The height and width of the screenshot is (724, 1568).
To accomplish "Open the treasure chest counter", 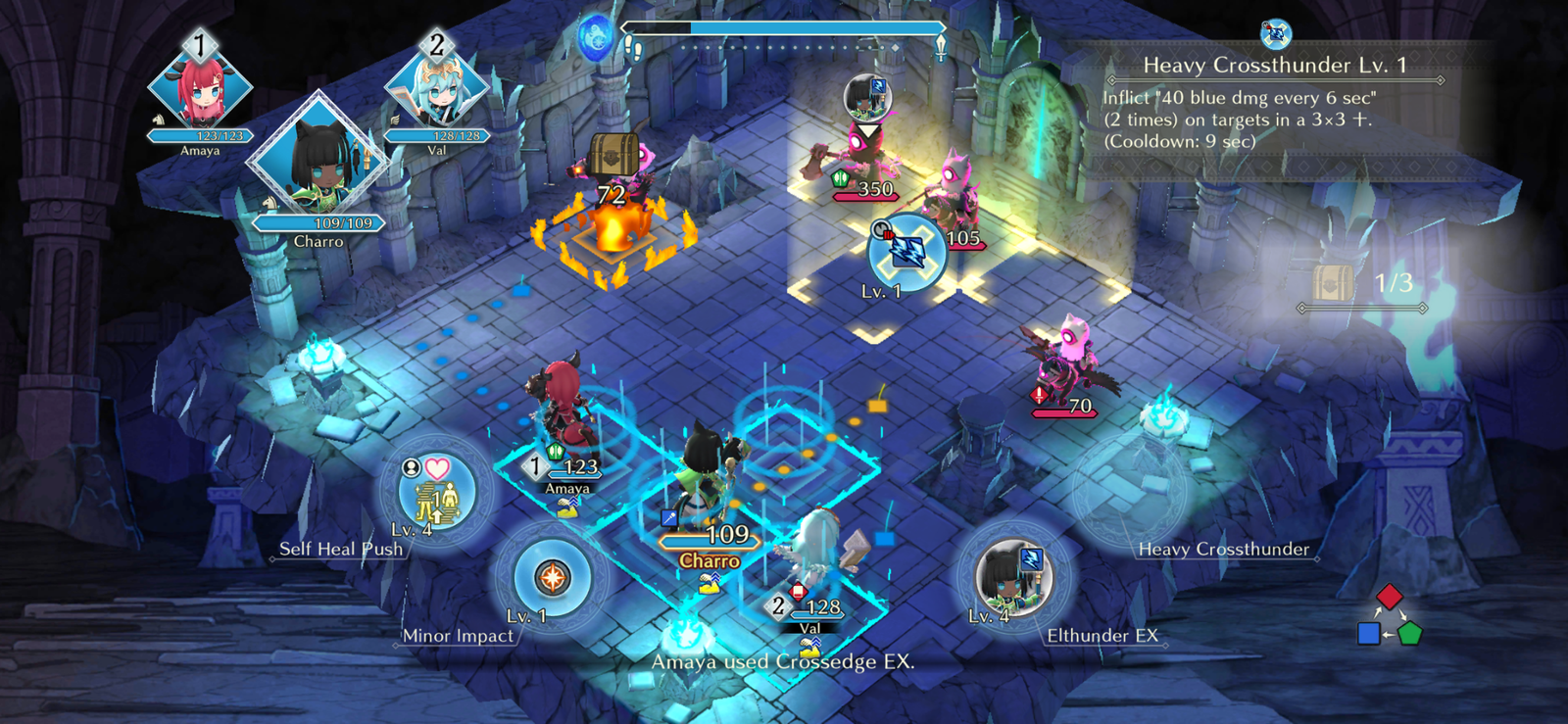I will (x=1362, y=284).
